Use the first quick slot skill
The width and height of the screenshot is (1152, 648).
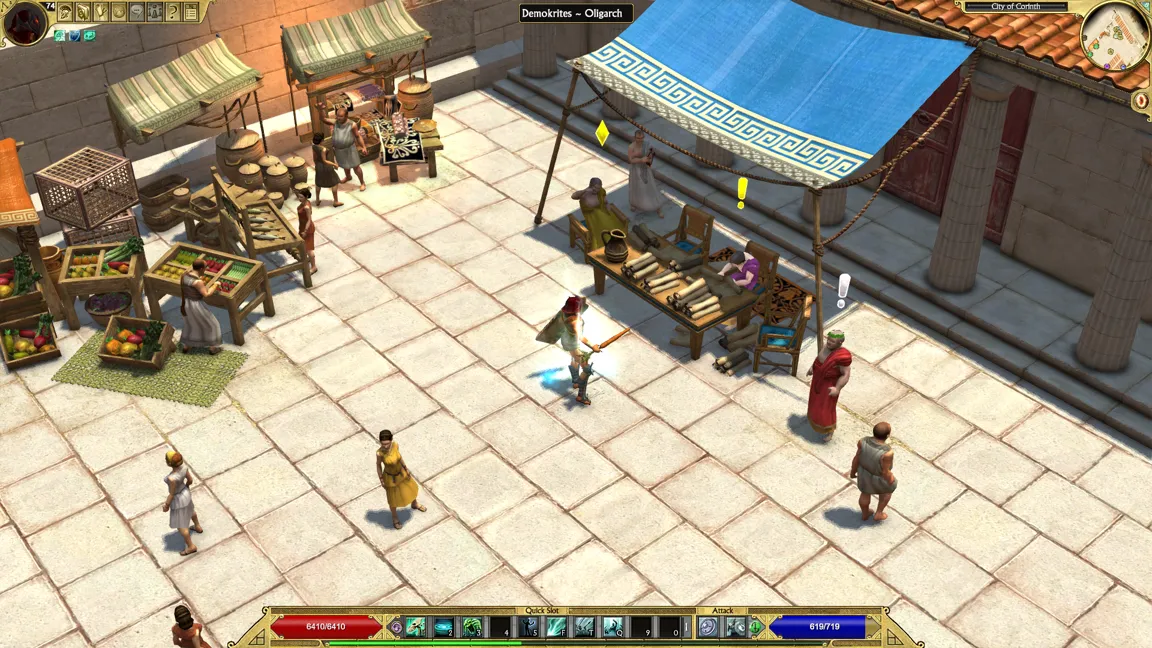click(x=416, y=628)
